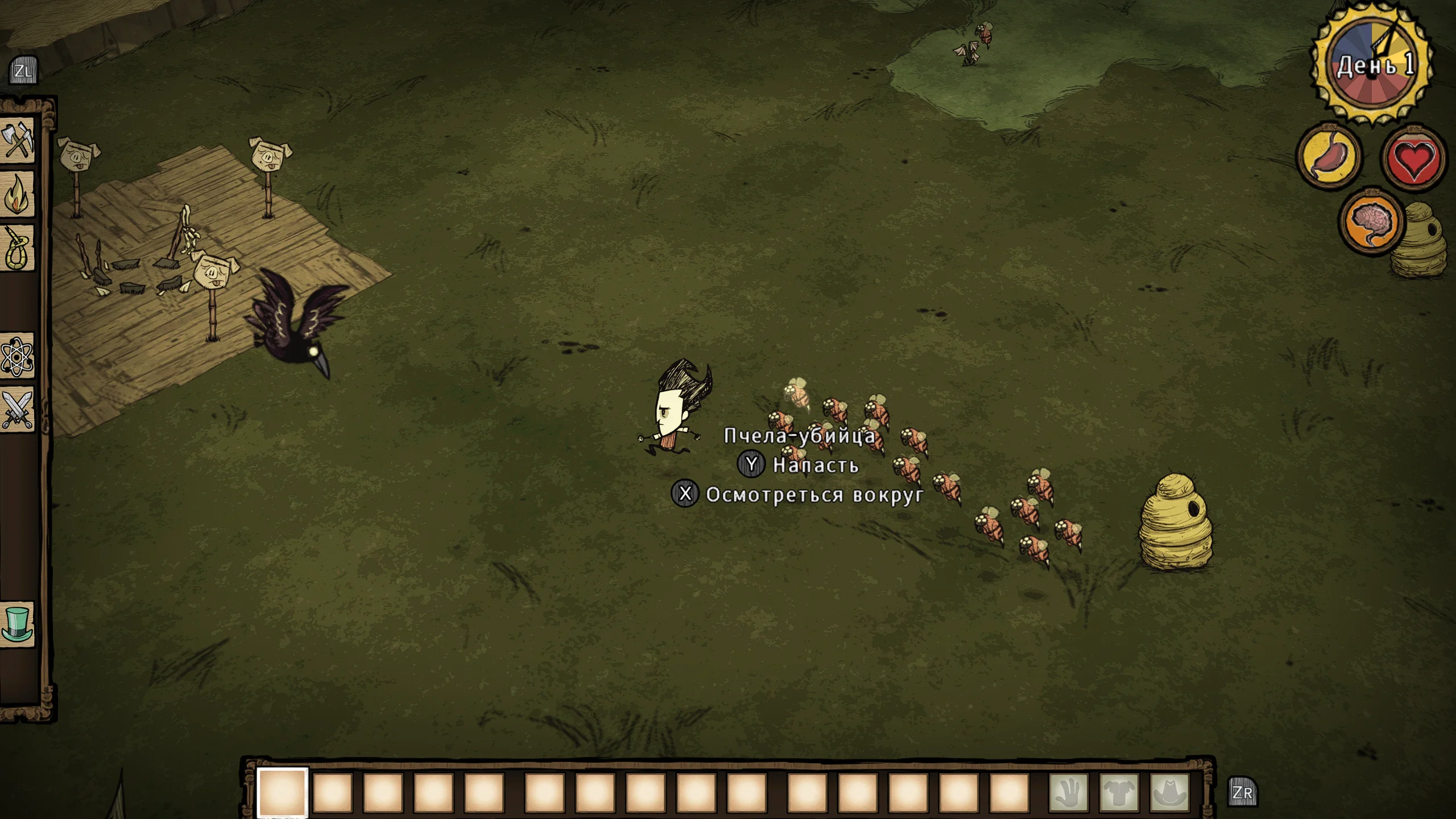The width and height of the screenshot is (1456, 819).
Task: Open the Fight crossed swords tab
Action: 18,409
